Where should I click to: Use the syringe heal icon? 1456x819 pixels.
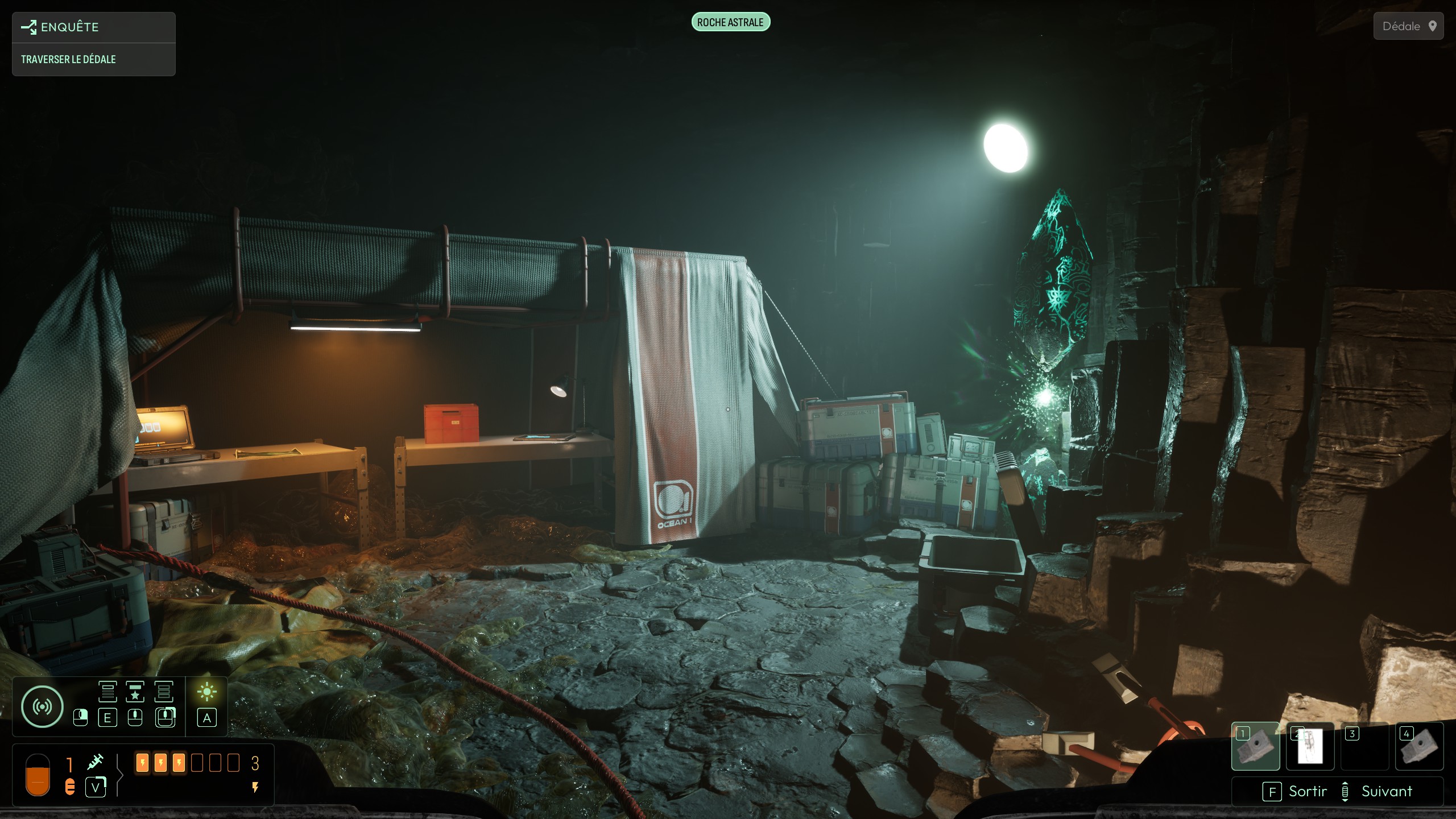pyautogui.click(x=95, y=762)
